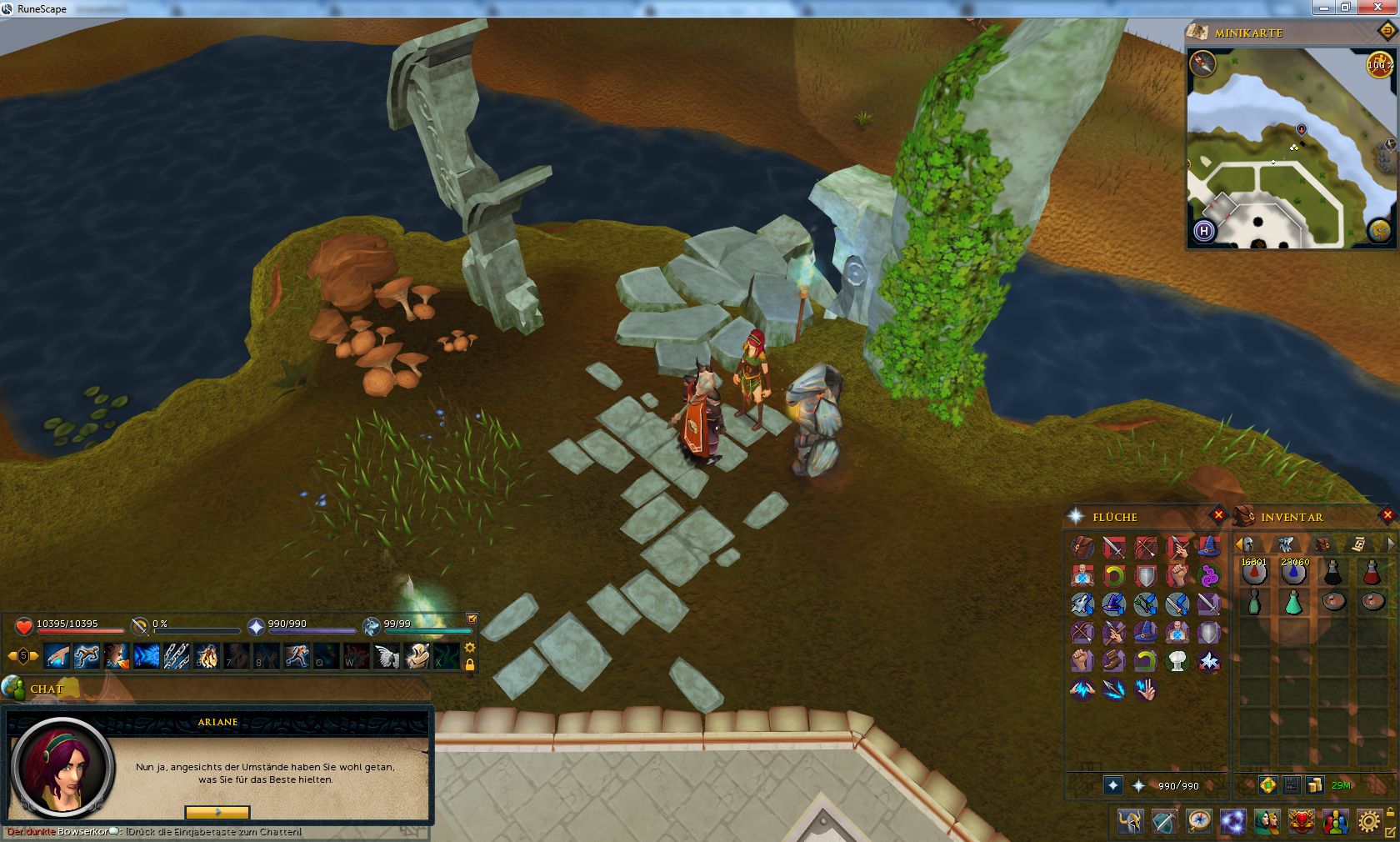1400x842 pixels.
Task: Select the turquoise flask in the inventory
Action: 1293,602
